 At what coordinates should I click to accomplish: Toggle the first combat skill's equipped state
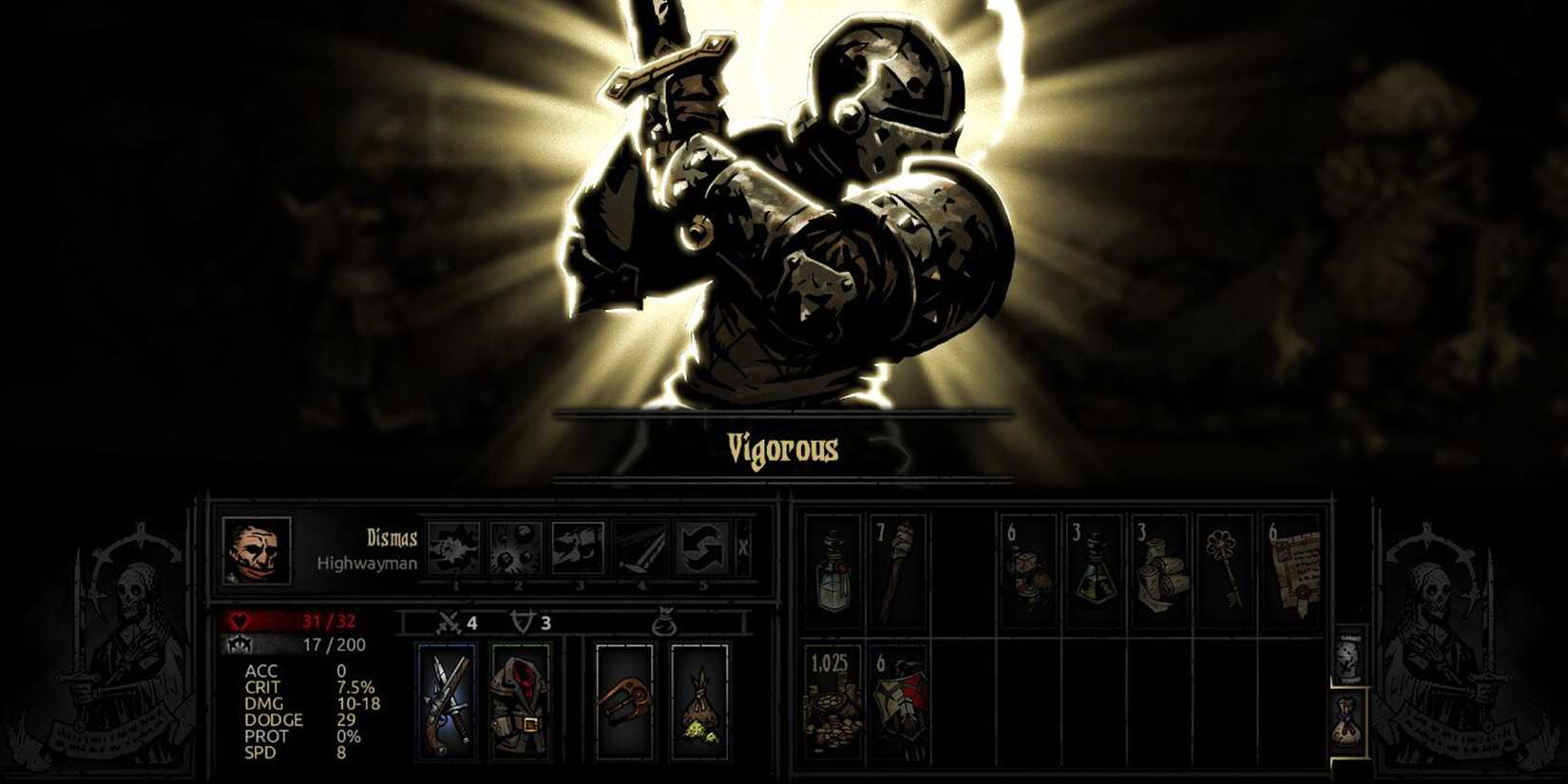click(x=454, y=546)
